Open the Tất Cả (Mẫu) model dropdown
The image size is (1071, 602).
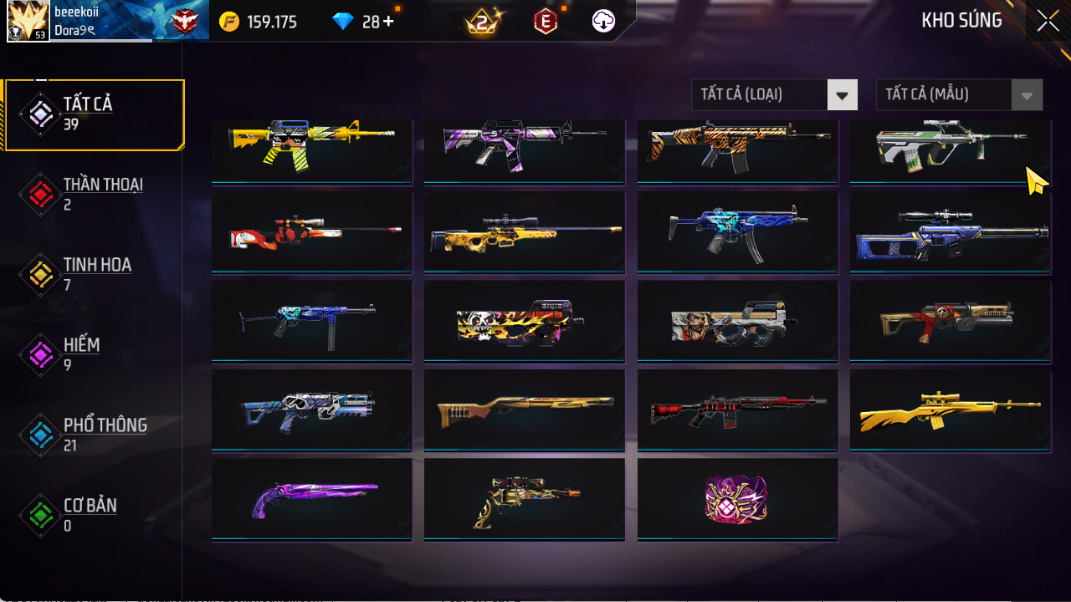click(959, 95)
